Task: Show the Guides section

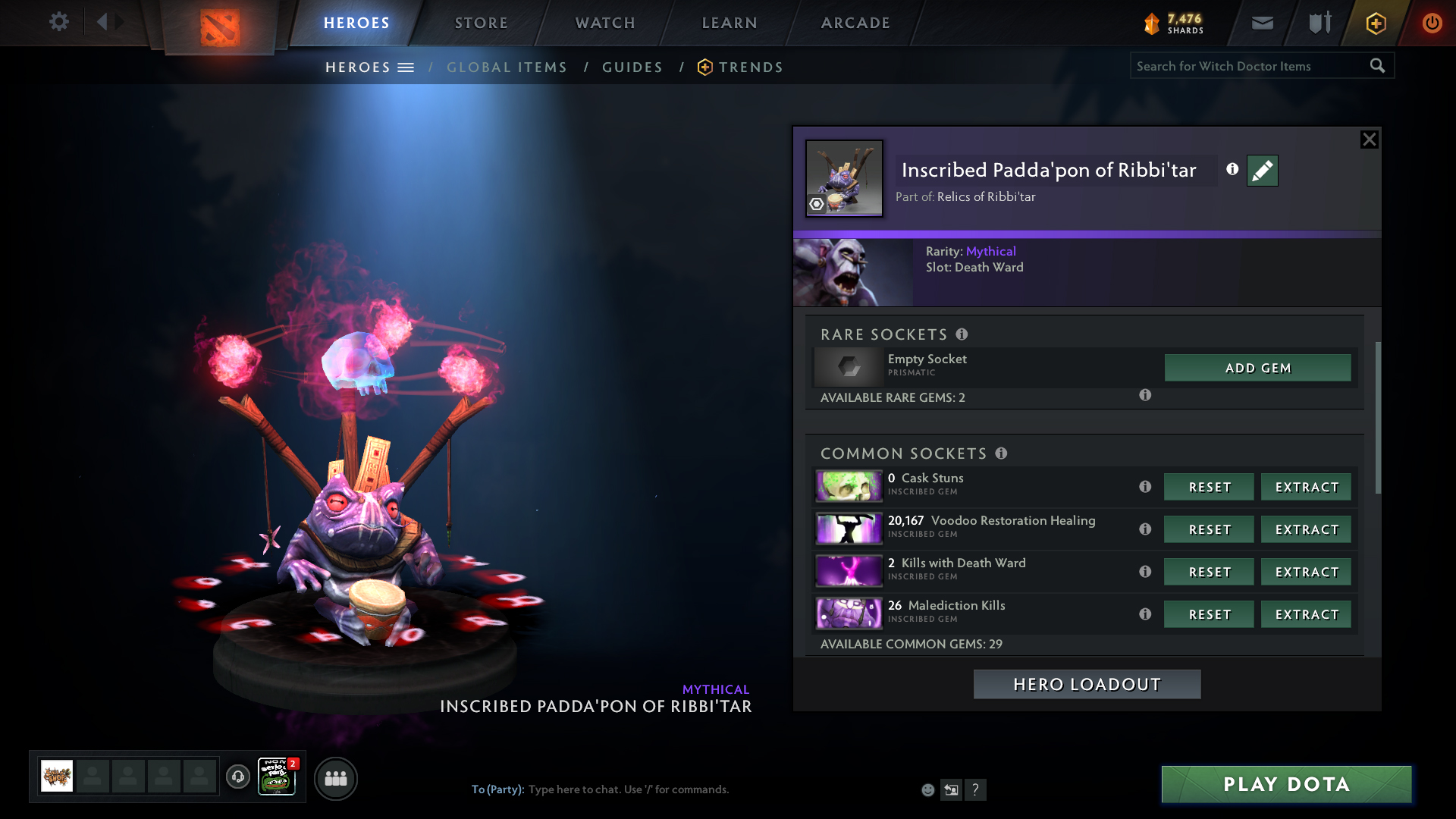Action: pyautogui.click(x=632, y=67)
